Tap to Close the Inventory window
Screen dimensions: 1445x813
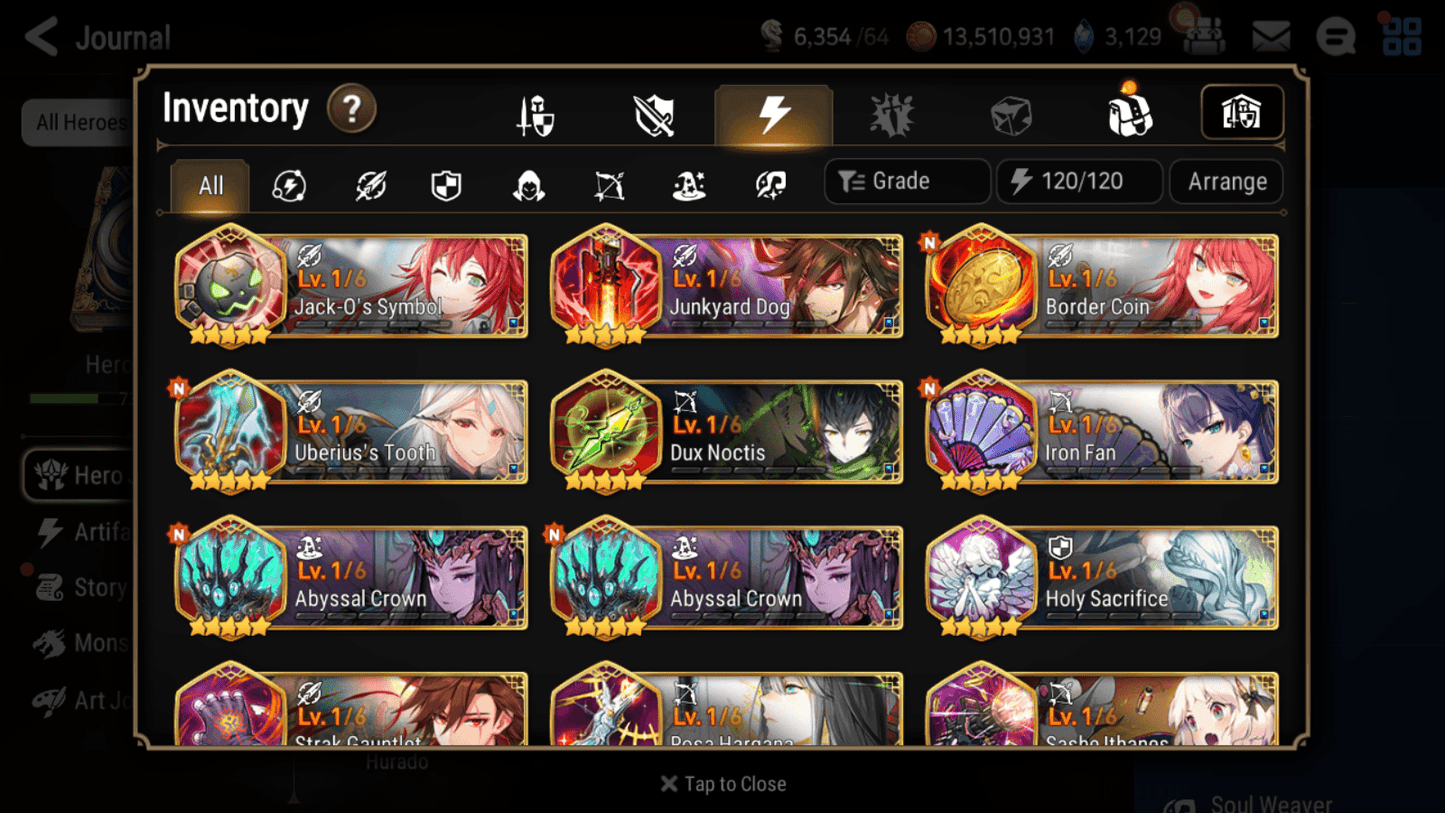722,784
